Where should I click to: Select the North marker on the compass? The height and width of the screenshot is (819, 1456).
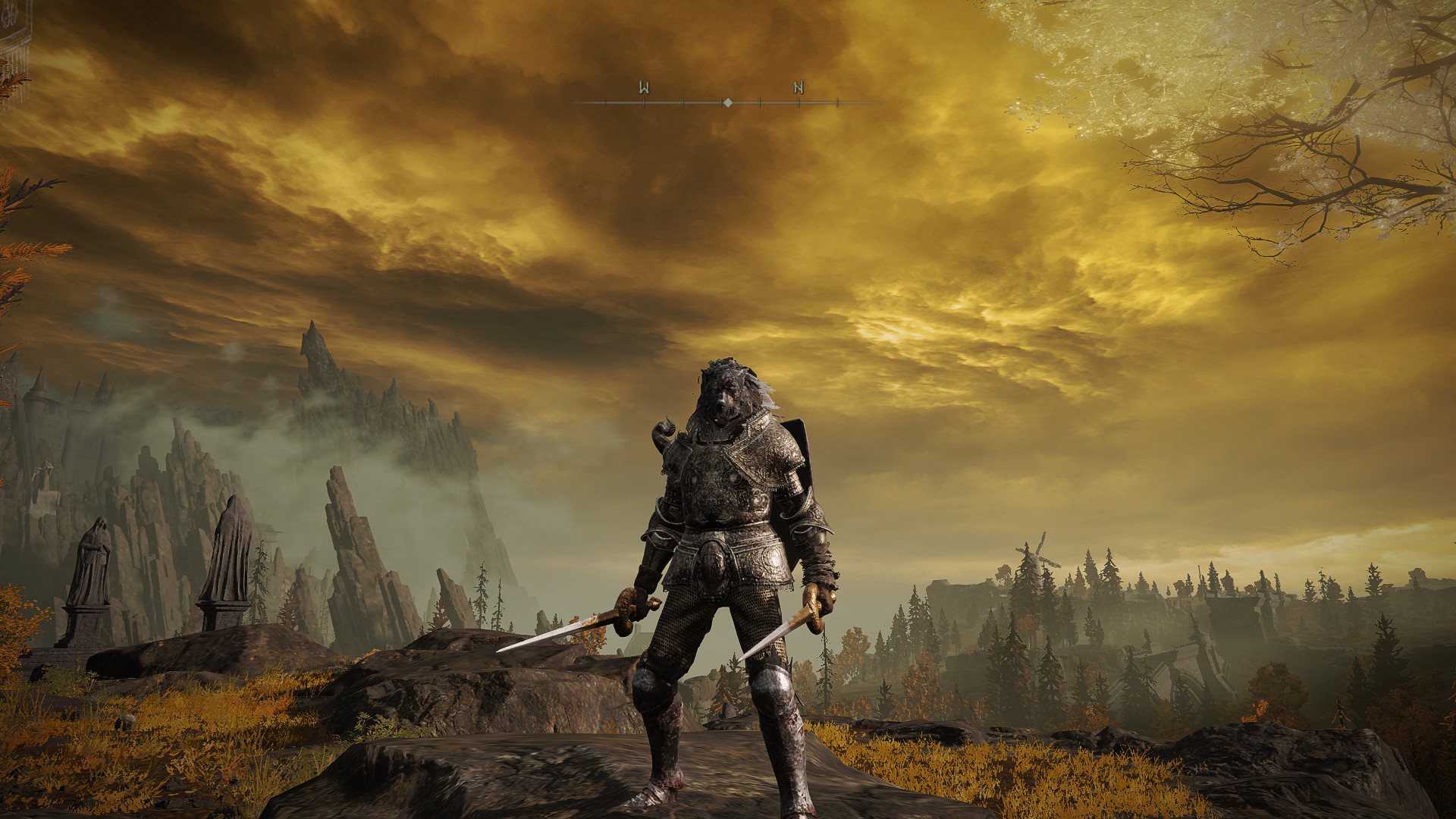click(x=799, y=87)
